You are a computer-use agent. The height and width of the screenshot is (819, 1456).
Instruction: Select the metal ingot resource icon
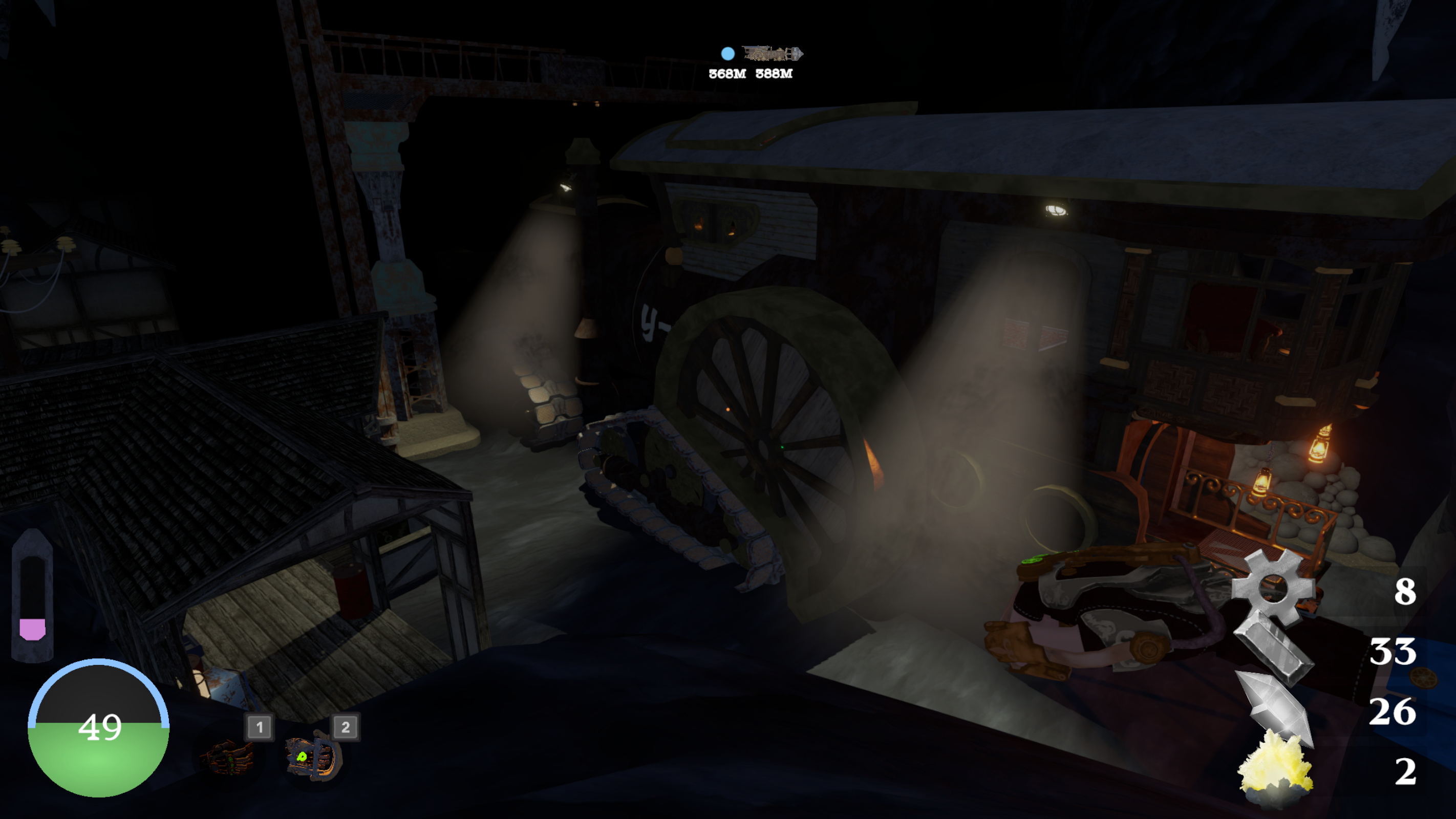click(1275, 650)
